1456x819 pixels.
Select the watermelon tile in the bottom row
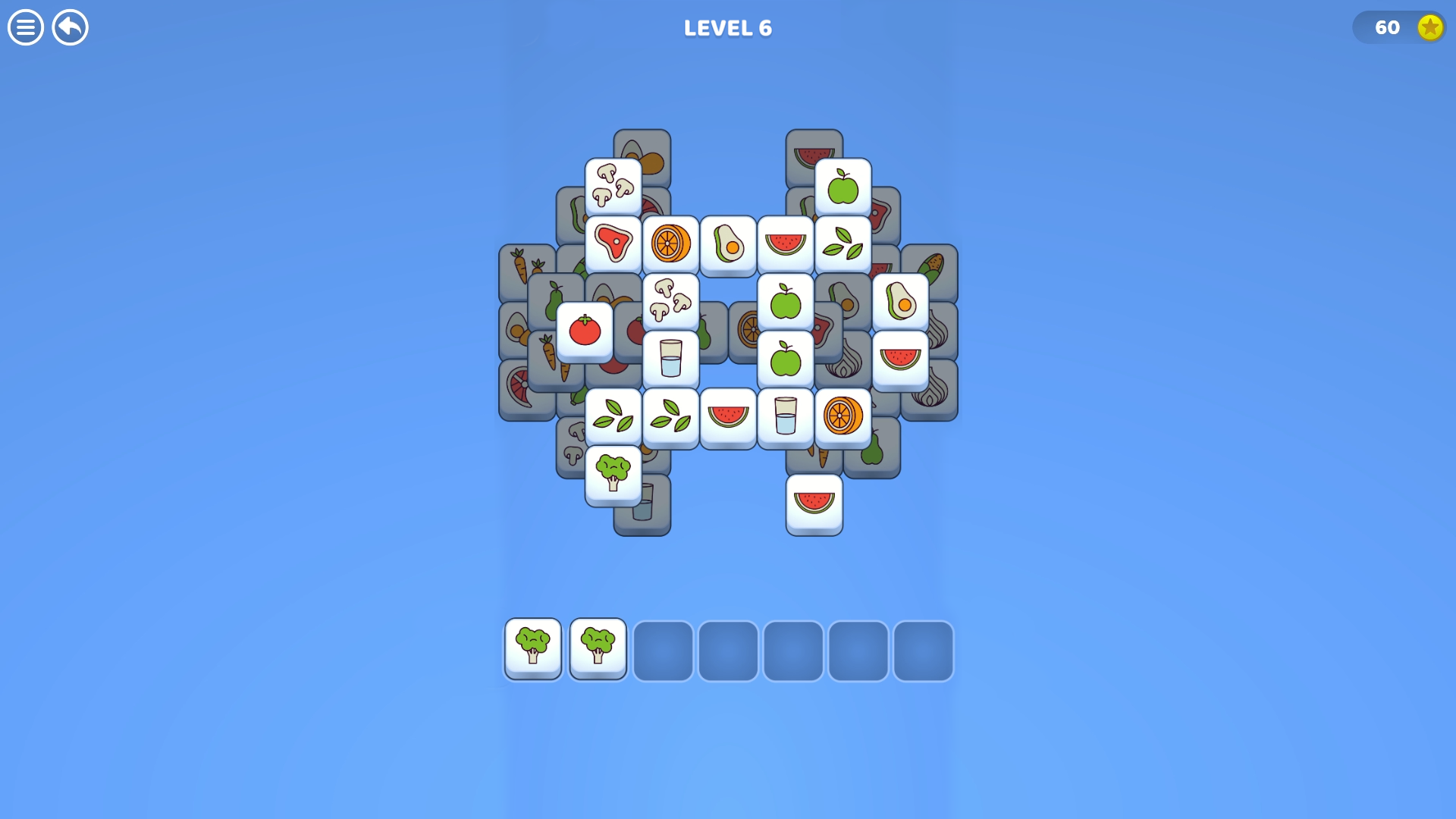729,416
